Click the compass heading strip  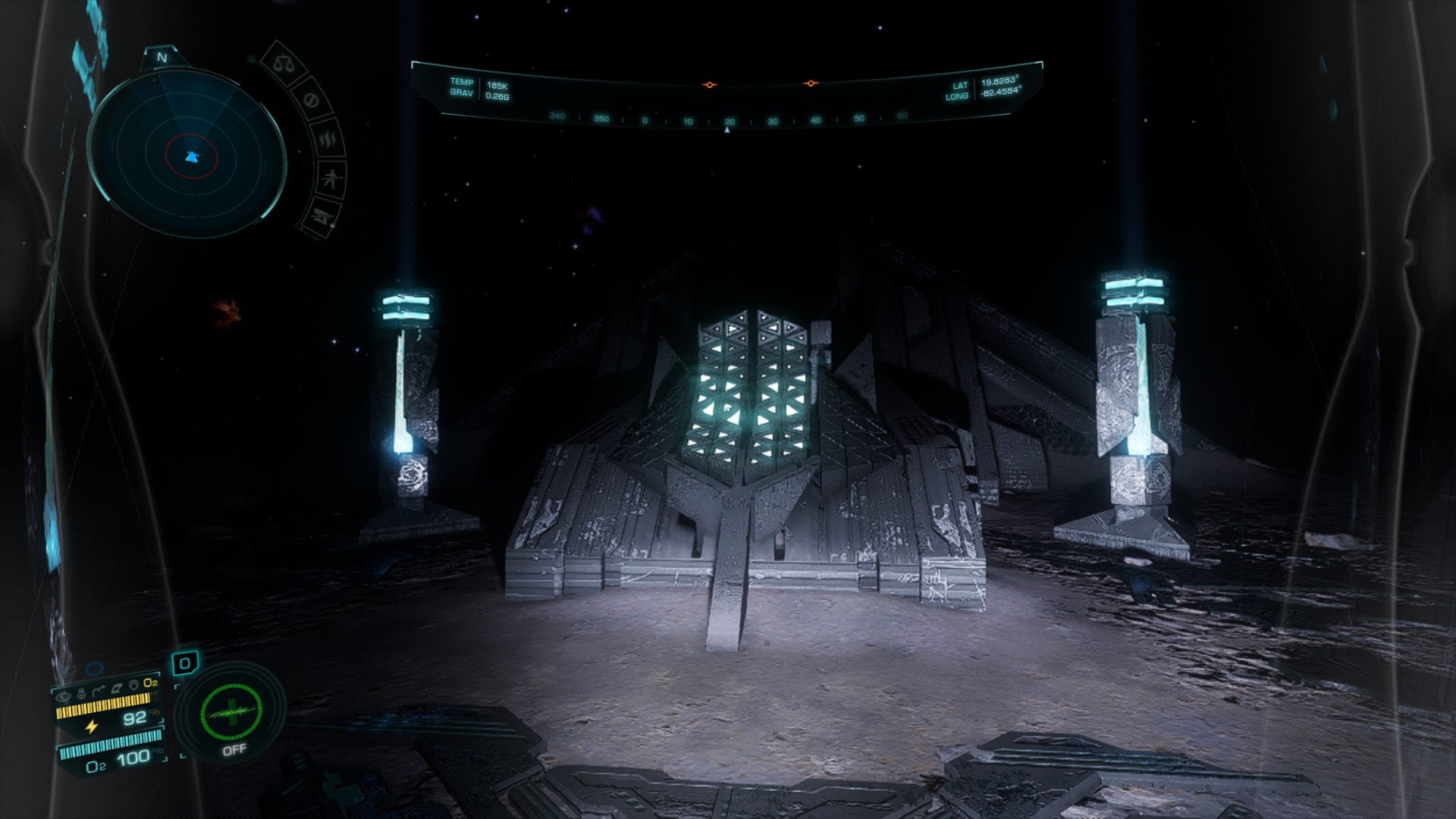pos(726,120)
